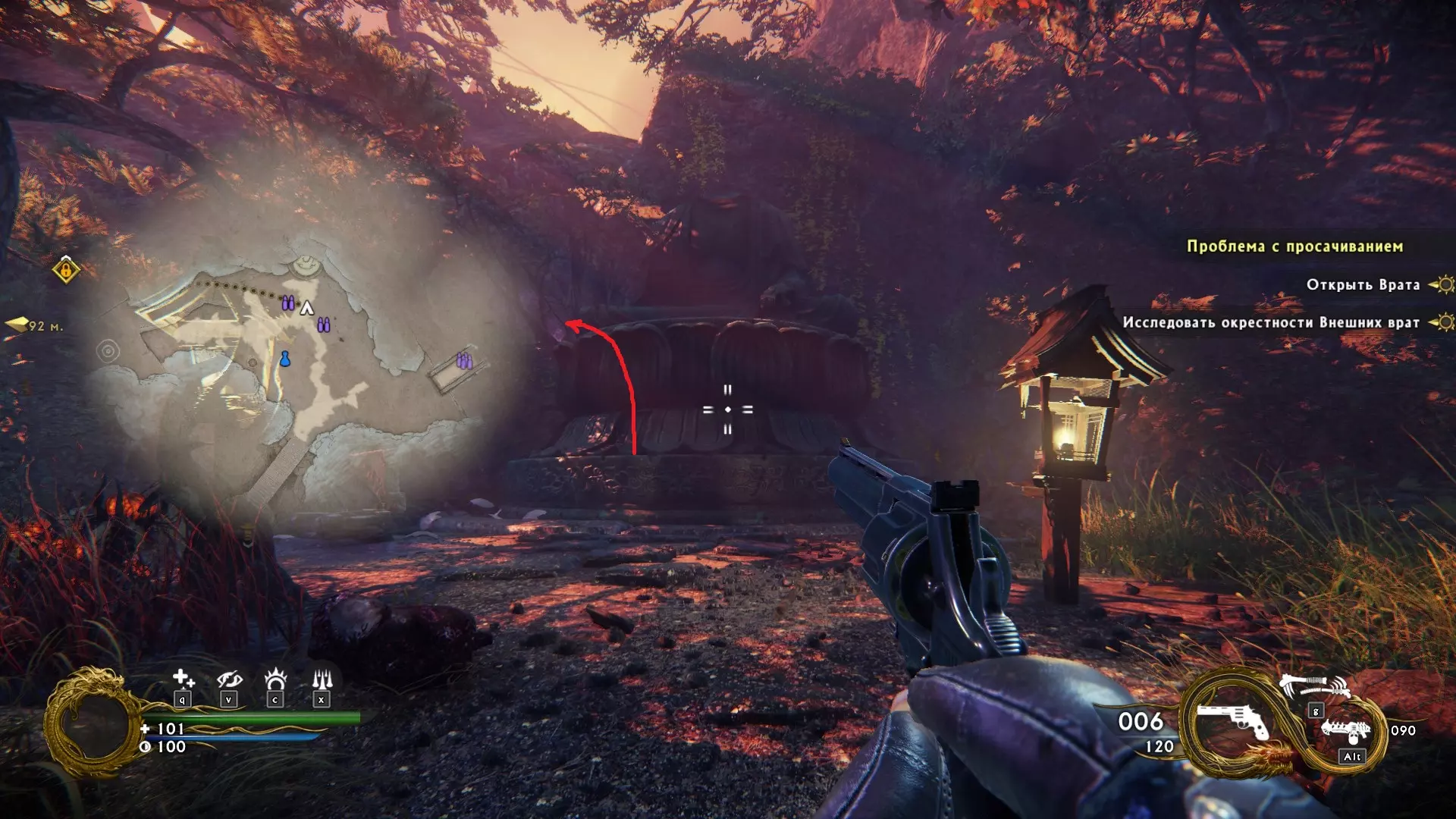
Task: Click the white player arrow on map
Action: click(x=307, y=308)
